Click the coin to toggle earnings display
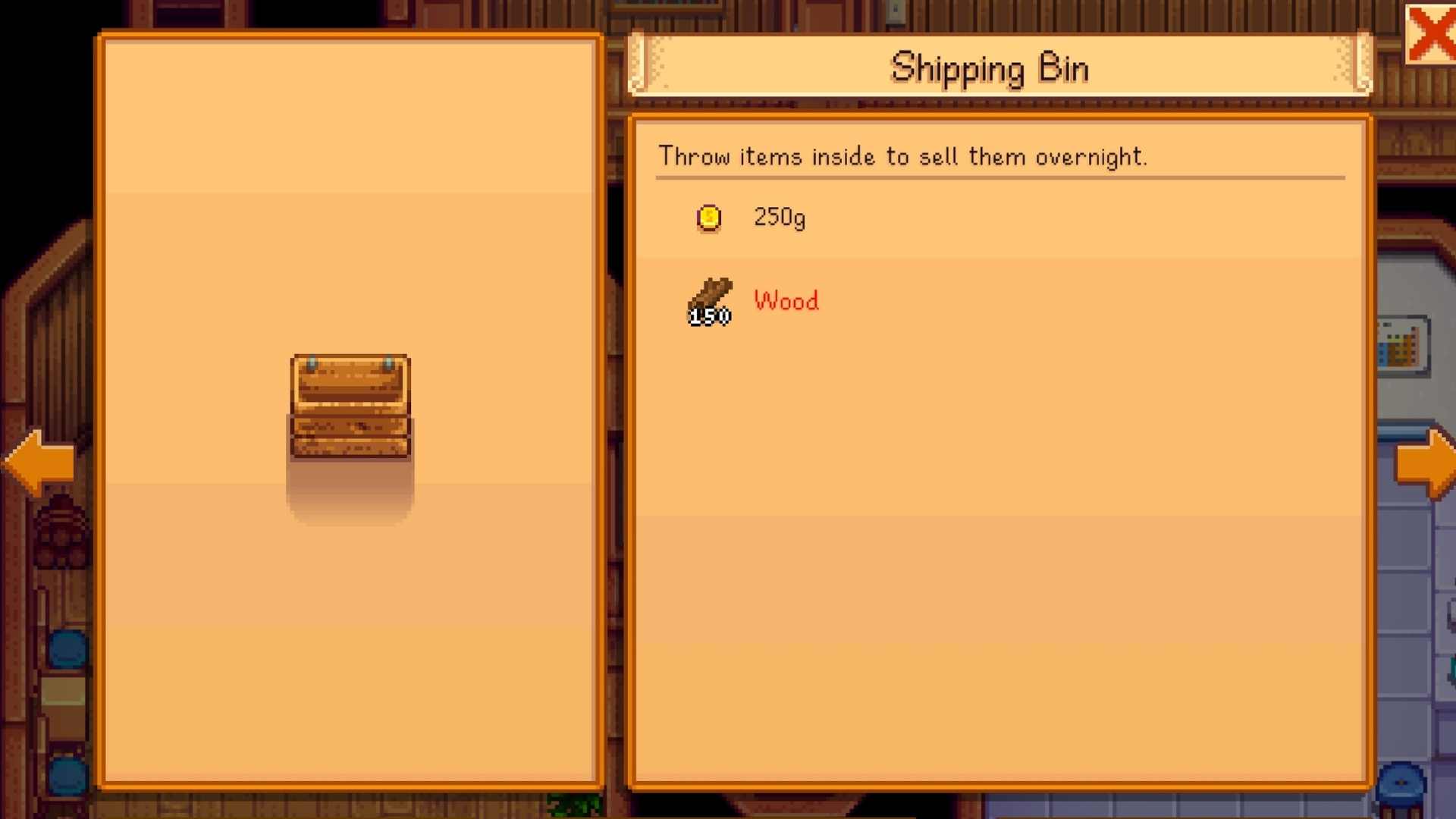This screenshot has height=819, width=1456. (x=708, y=218)
